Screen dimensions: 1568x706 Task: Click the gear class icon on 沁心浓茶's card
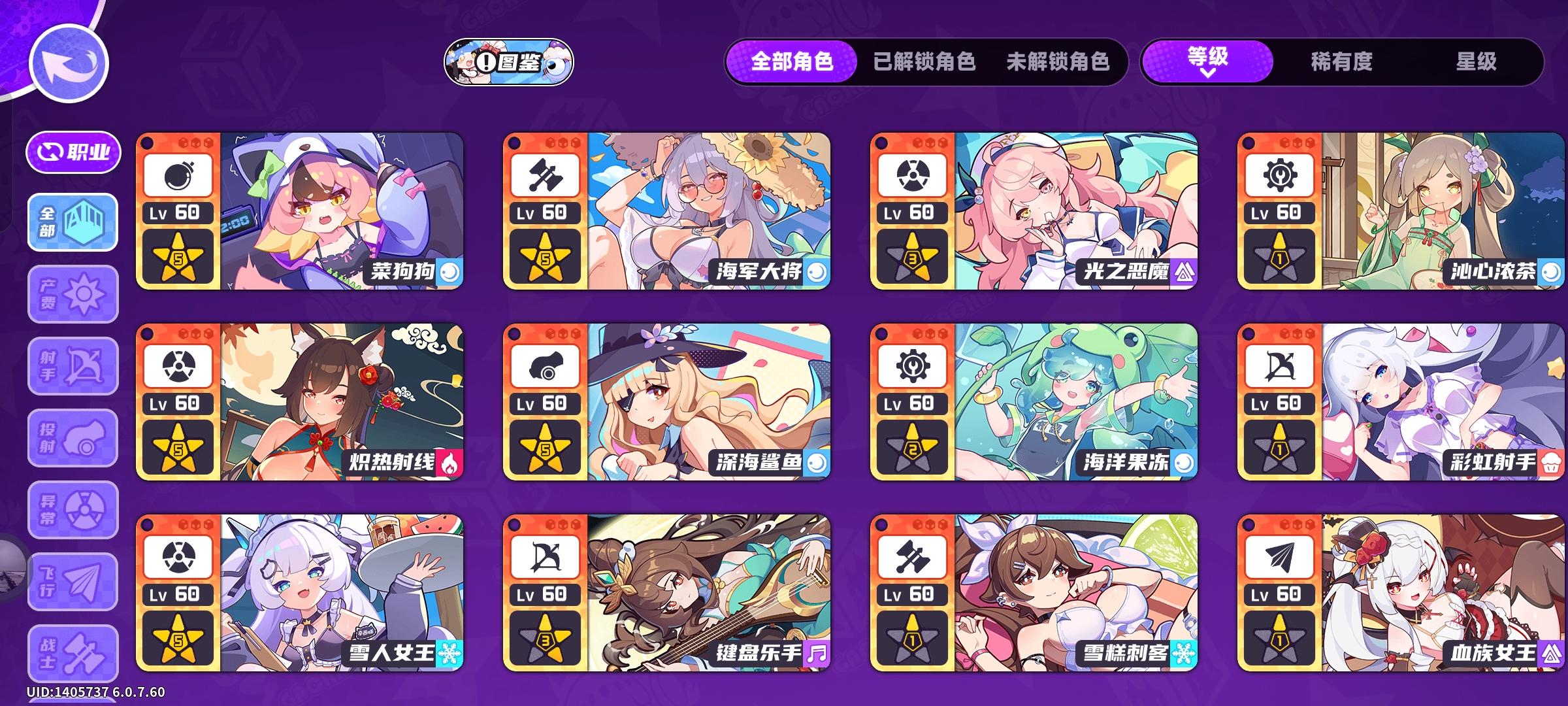[1279, 175]
